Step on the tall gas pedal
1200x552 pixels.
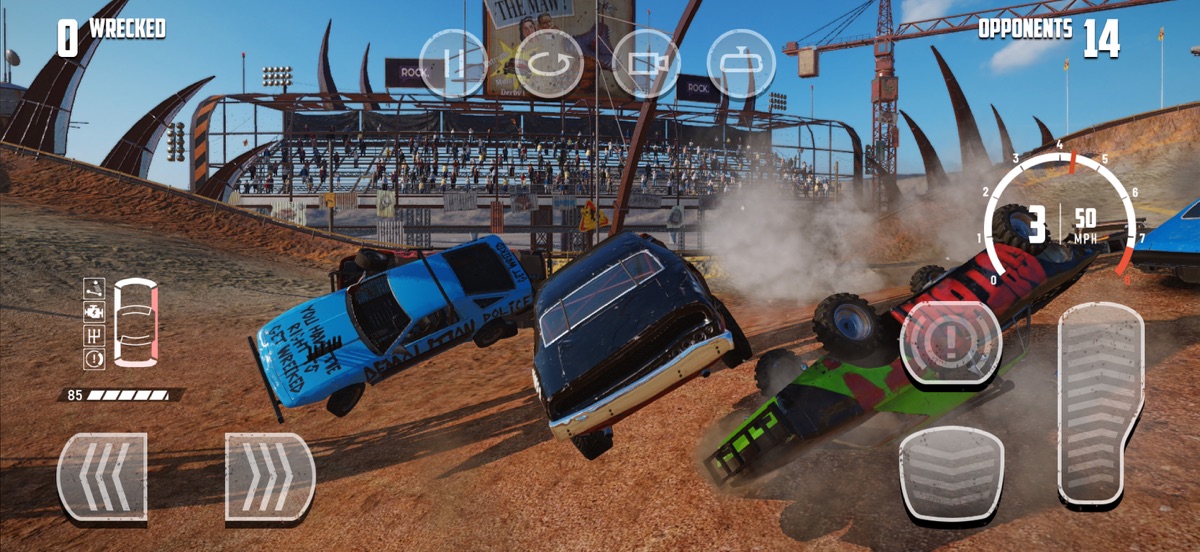tap(1100, 402)
